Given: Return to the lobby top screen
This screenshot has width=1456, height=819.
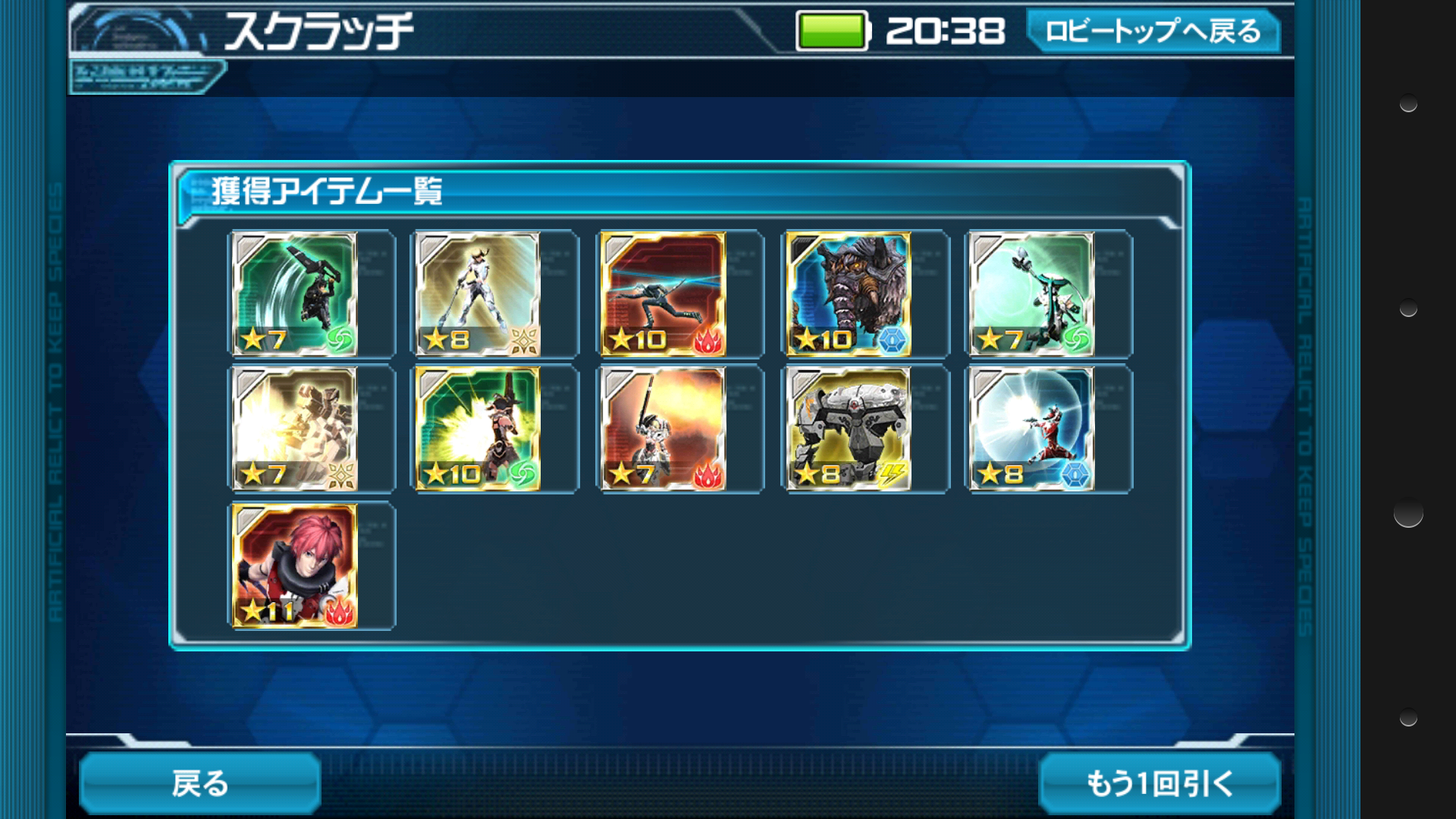Looking at the screenshot, I should coord(1153,32).
